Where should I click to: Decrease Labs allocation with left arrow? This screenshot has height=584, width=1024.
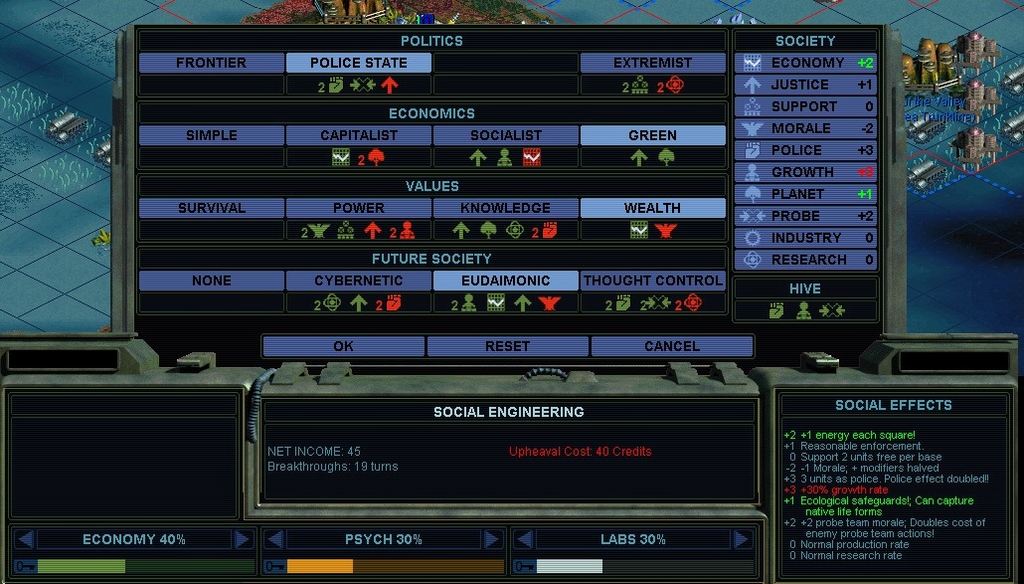[x=524, y=540]
